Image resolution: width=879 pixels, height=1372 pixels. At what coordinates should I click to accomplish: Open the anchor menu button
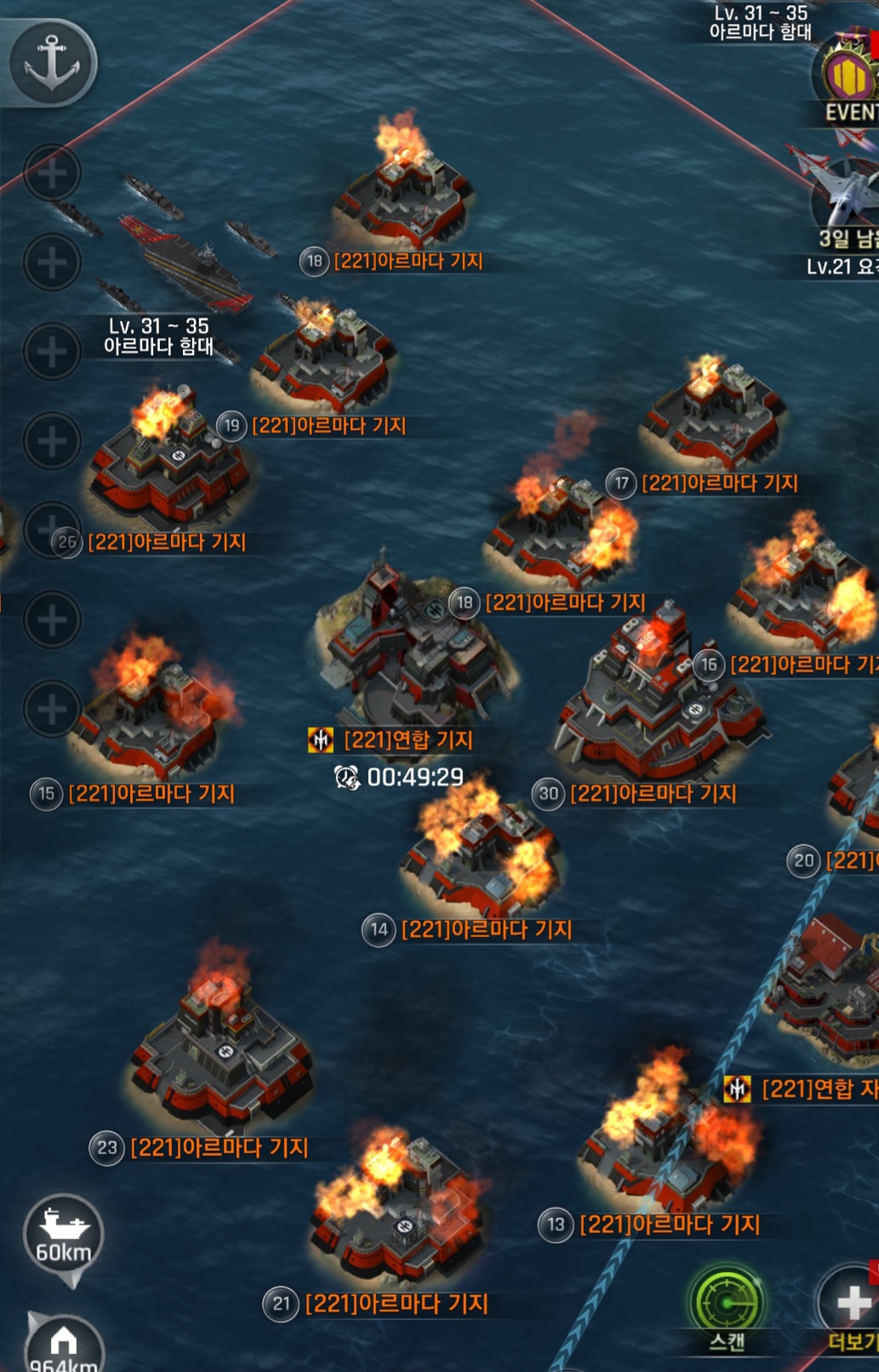(51, 61)
